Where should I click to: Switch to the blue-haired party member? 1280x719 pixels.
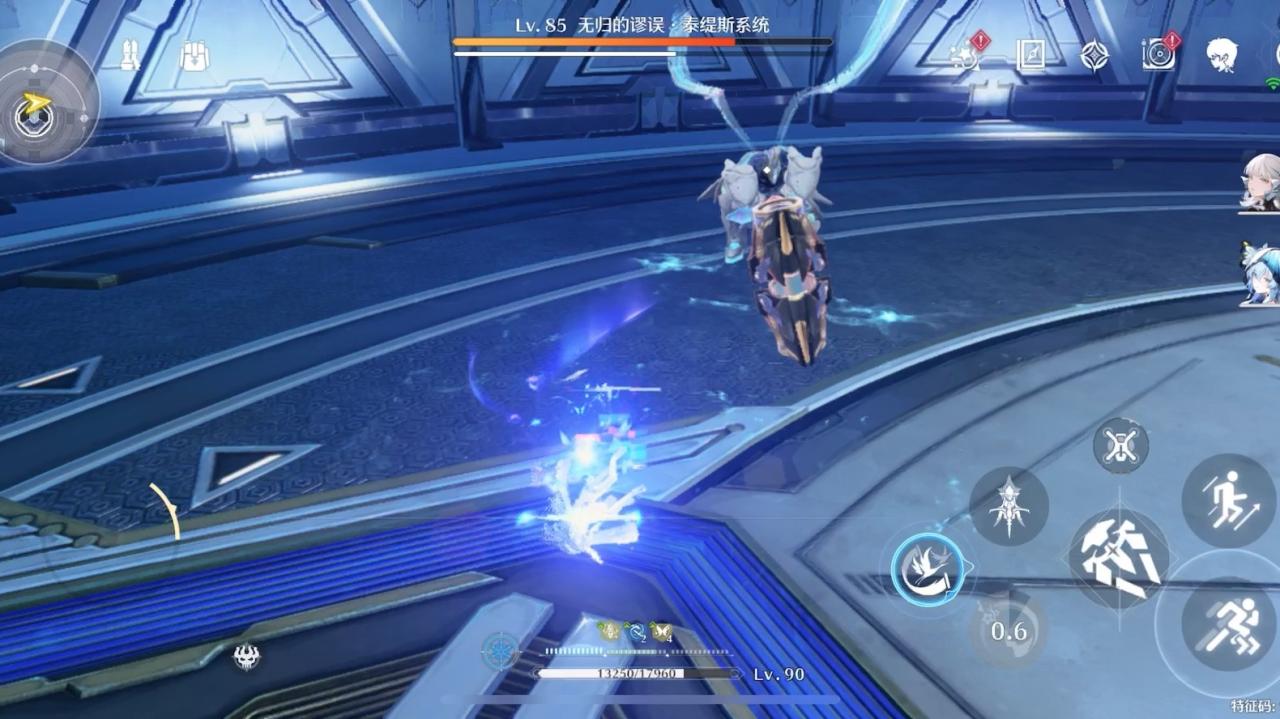pos(1260,274)
